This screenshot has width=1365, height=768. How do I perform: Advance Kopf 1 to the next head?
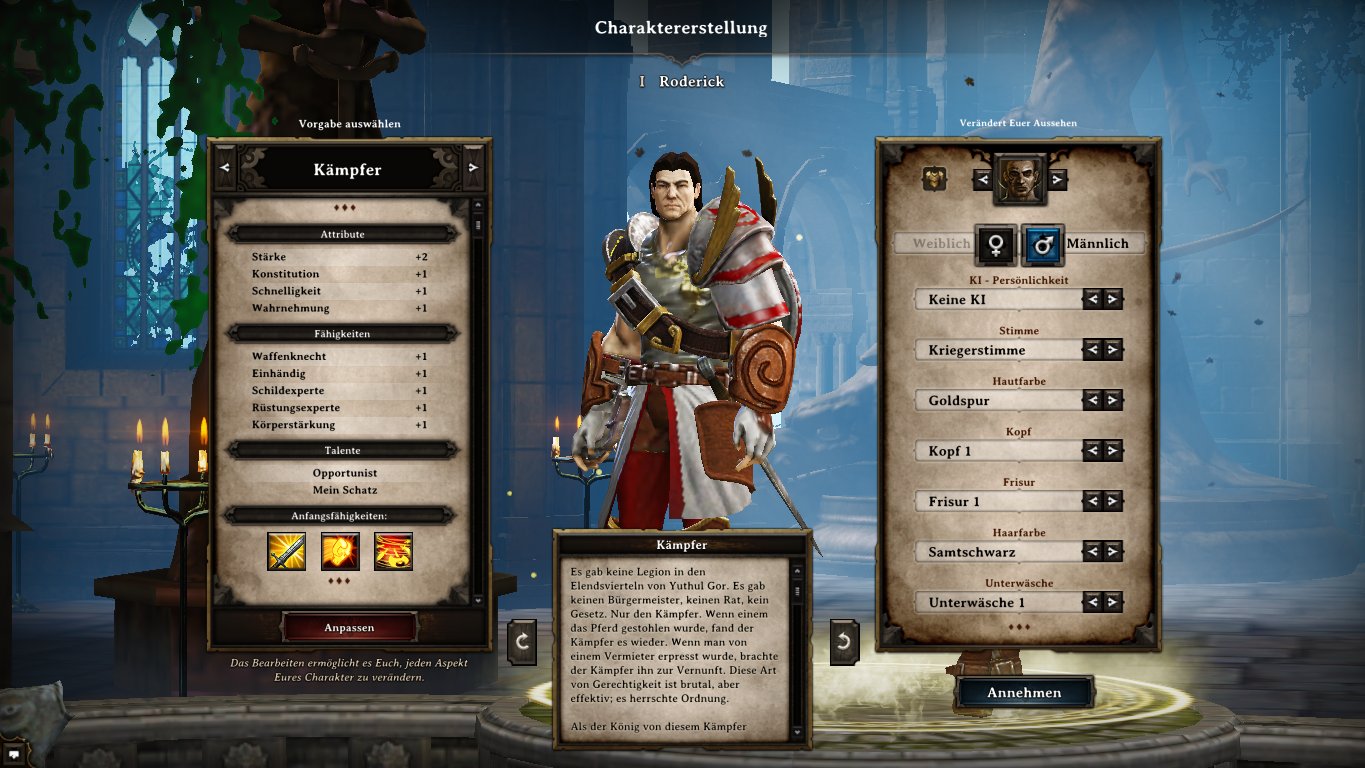1112,451
